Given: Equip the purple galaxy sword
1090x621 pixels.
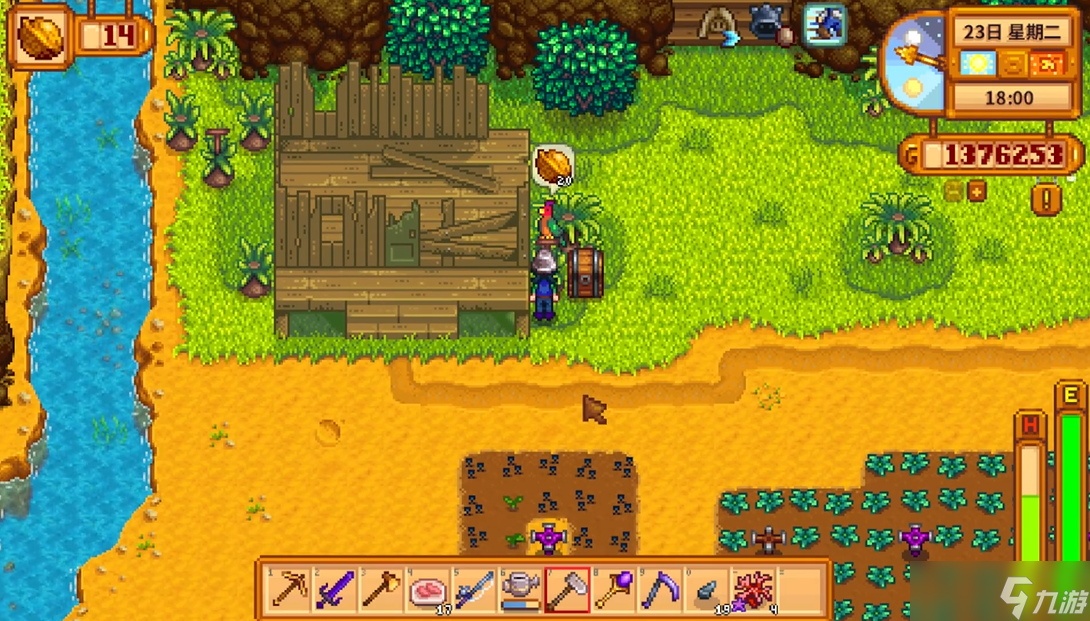Looking at the screenshot, I should 334,589.
